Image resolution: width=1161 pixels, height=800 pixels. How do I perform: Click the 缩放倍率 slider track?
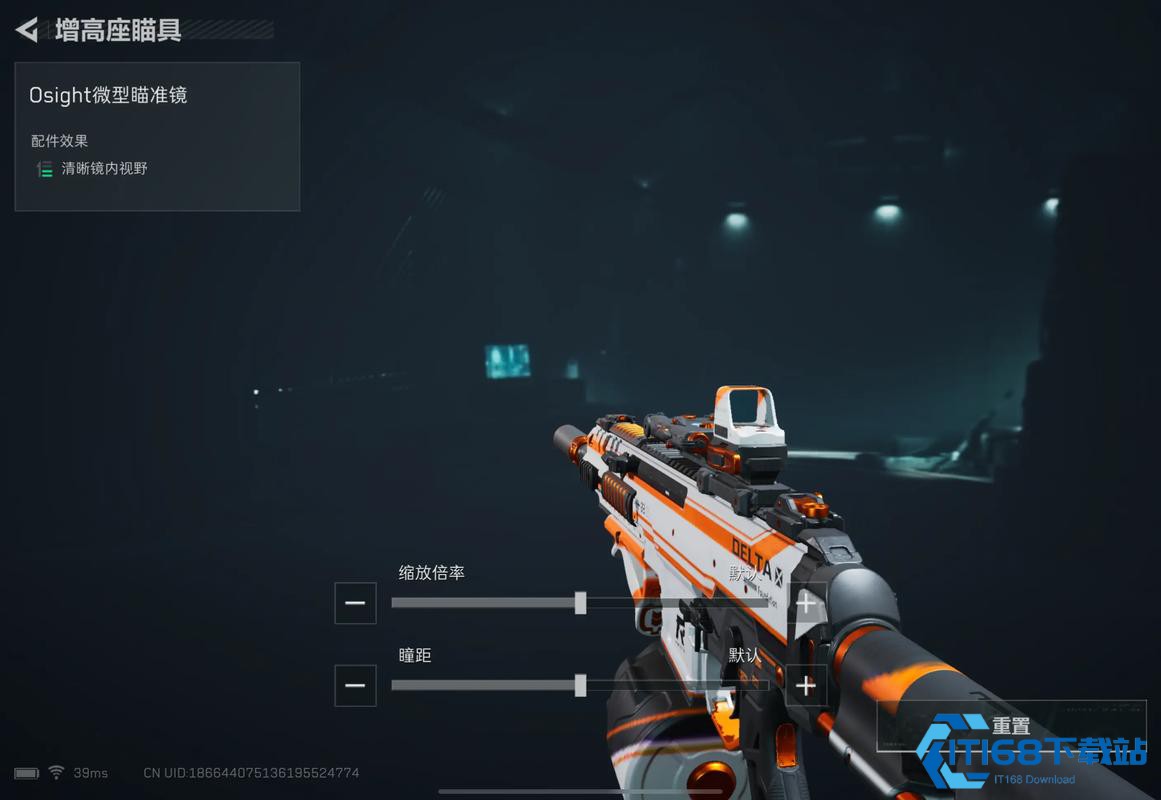pyautogui.click(x=580, y=603)
